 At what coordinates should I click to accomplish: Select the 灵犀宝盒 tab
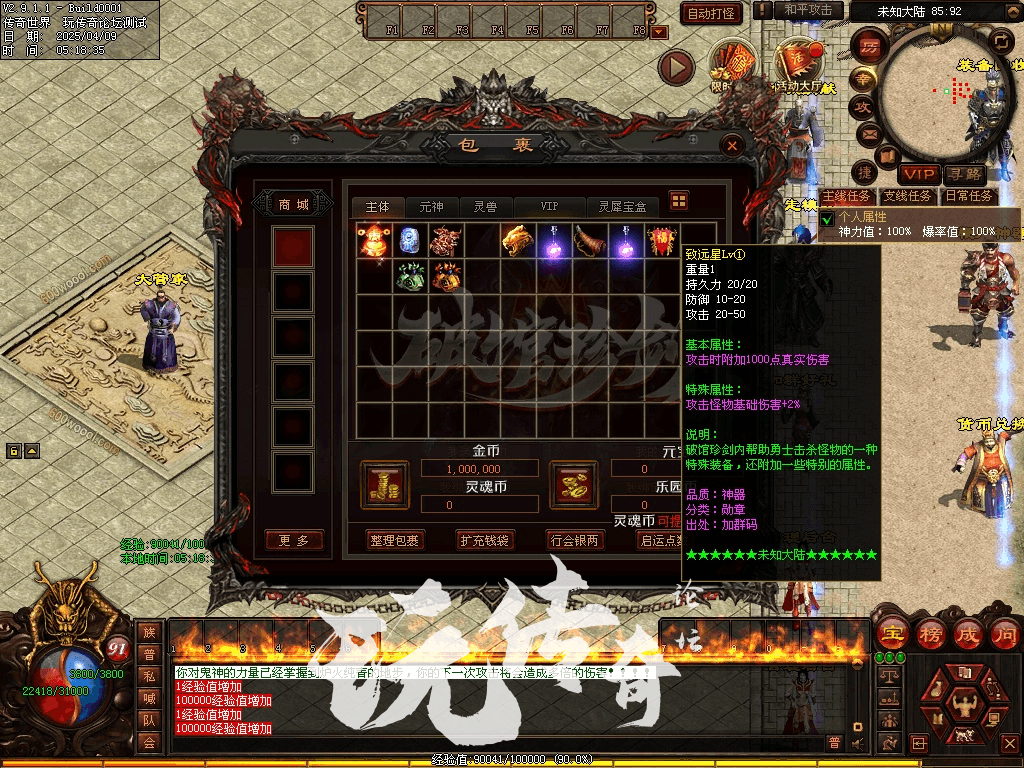pyautogui.click(x=622, y=207)
